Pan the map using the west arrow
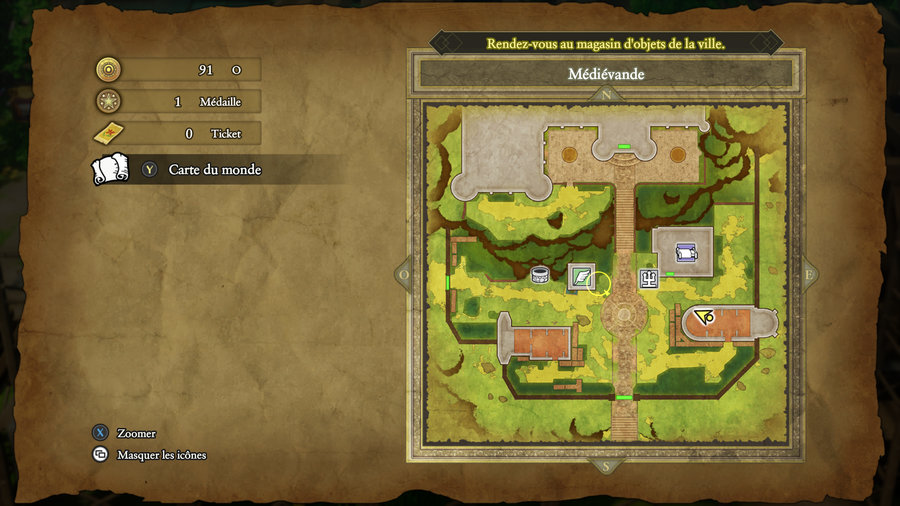Screen dimensions: 900x506 405,273
